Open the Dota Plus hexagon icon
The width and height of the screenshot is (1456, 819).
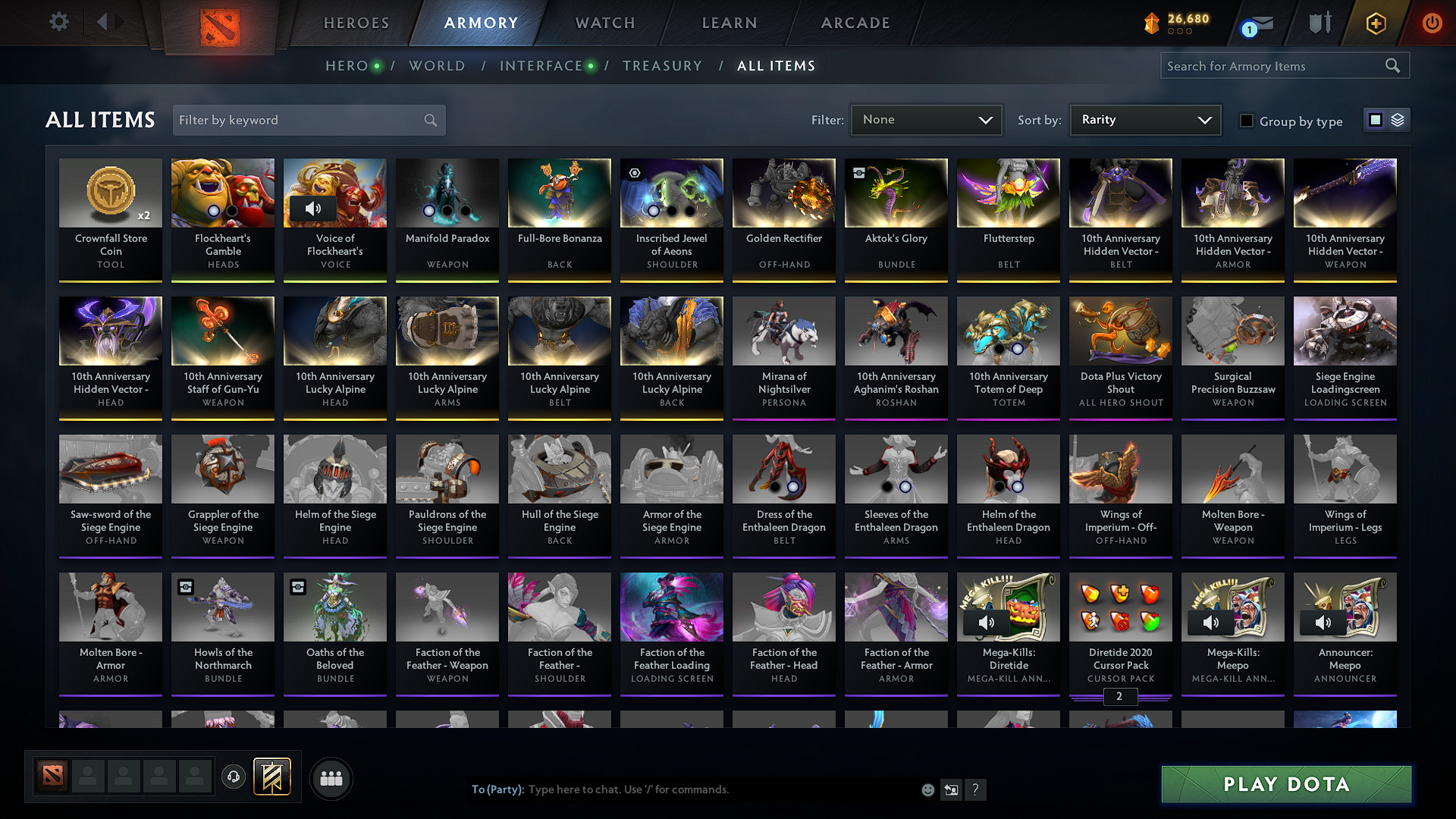point(1375,23)
